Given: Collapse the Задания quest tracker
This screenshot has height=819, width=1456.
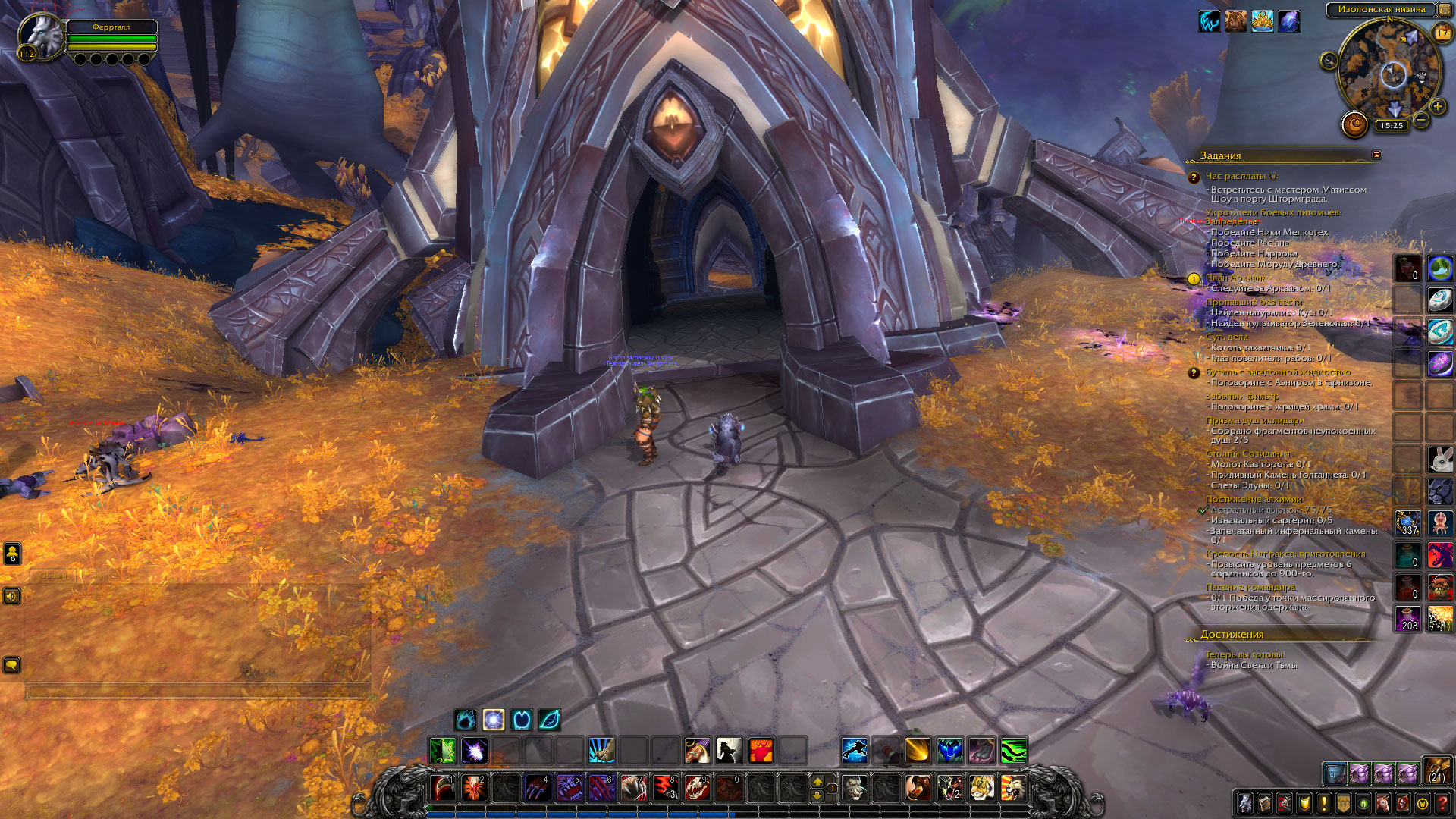Looking at the screenshot, I should point(1376,155).
